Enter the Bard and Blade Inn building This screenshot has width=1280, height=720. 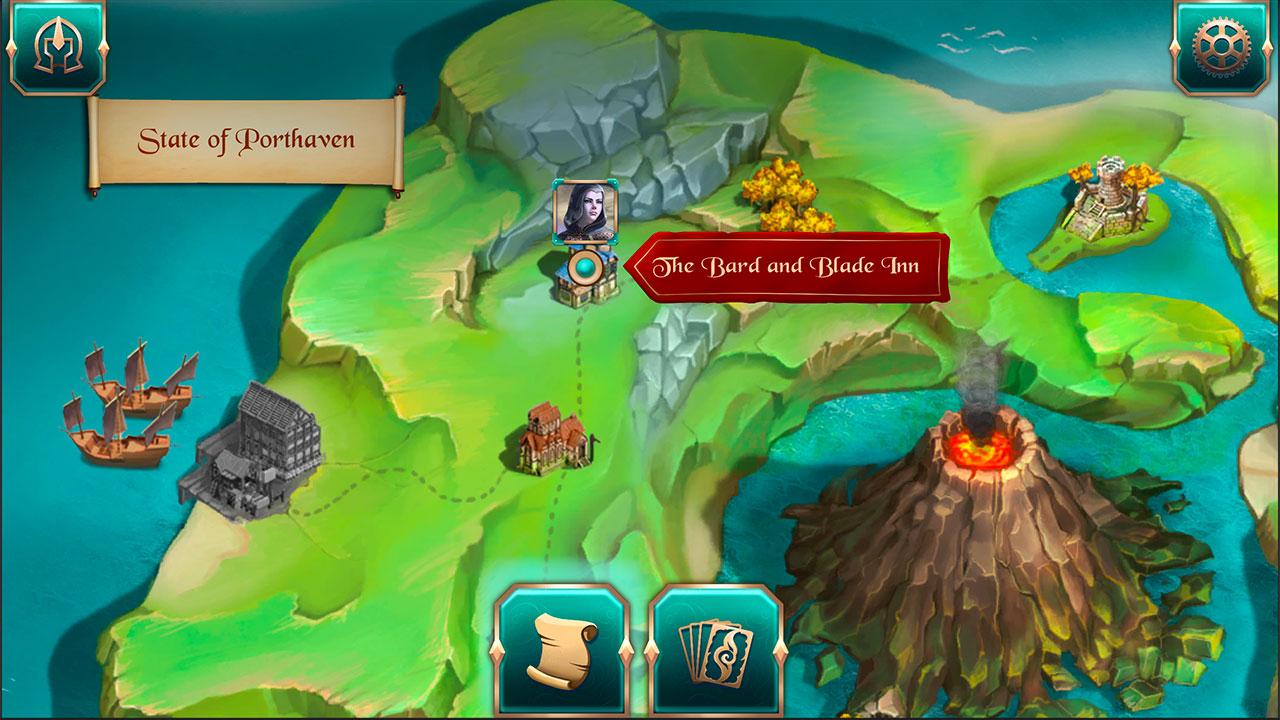click(585, 290)
